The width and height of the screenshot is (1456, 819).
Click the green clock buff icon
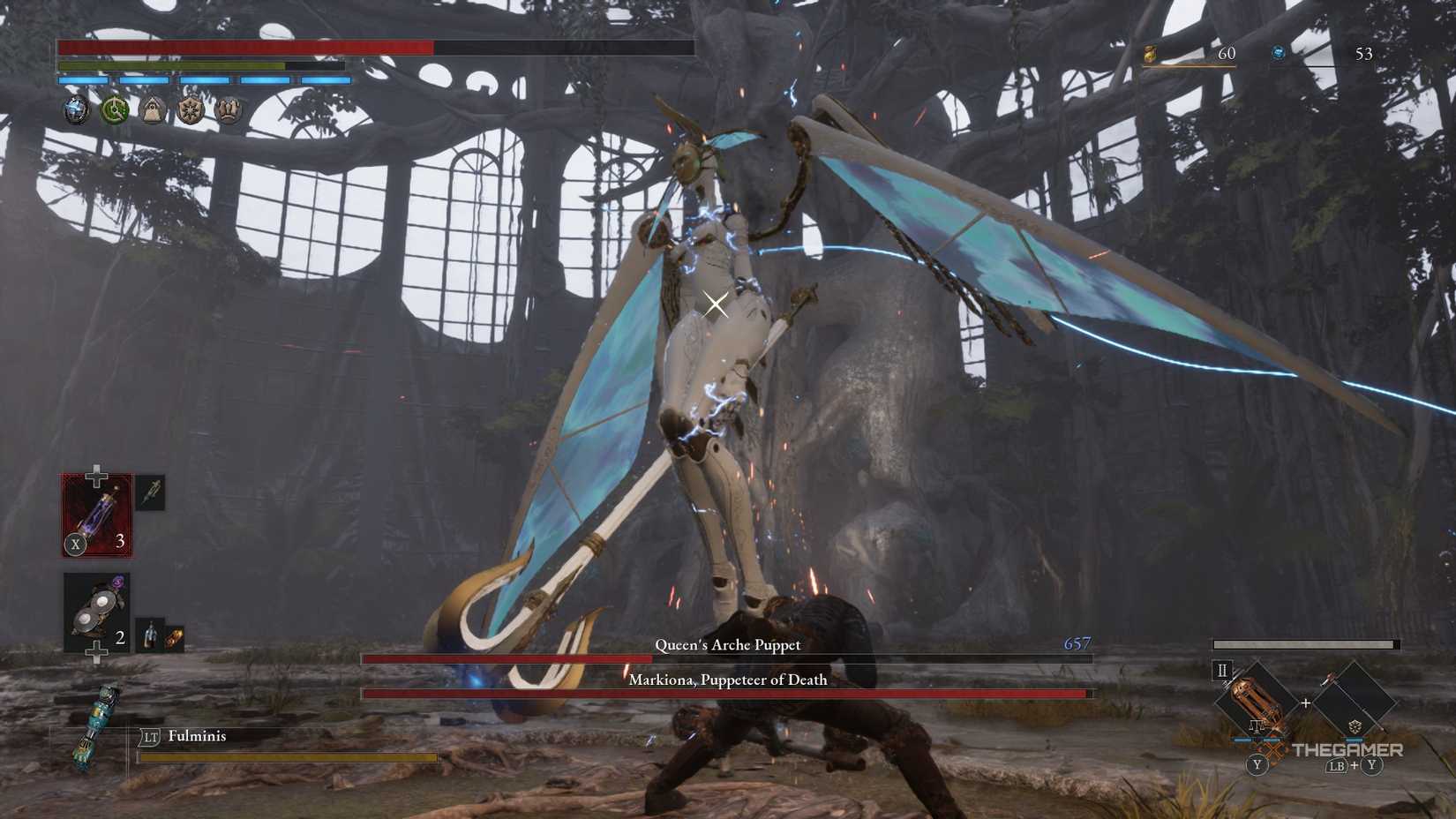pyautogui.click(x=115, y=109)
